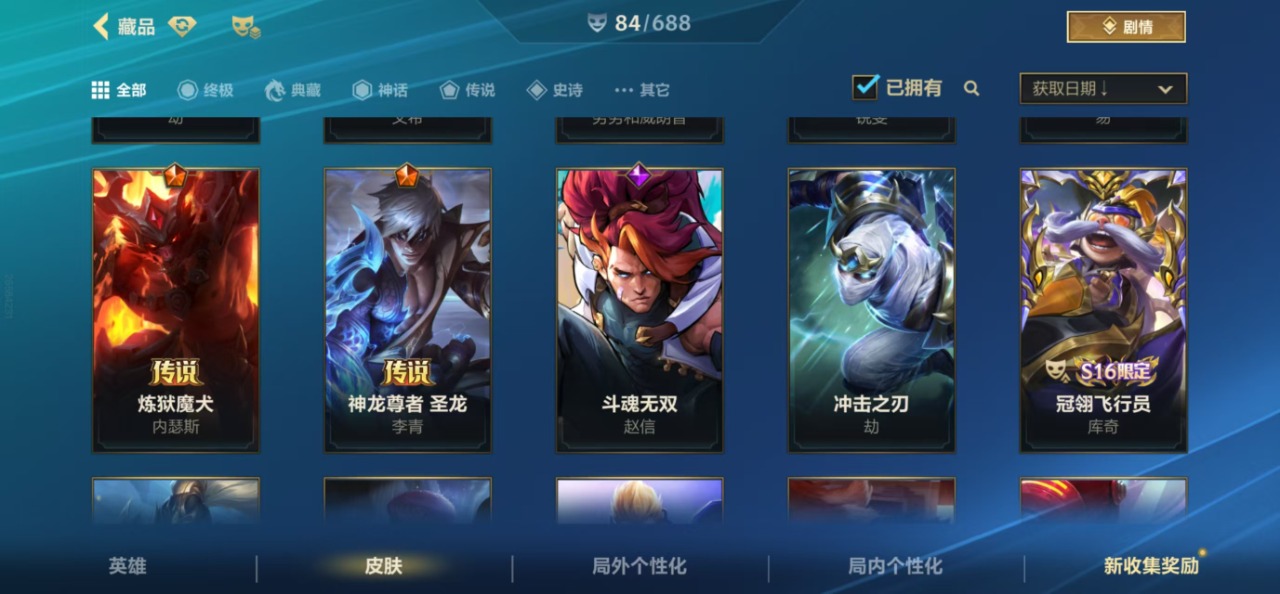1280x594 pixels.
Task: Choose the 其它 filter
Action: [642, 90]
